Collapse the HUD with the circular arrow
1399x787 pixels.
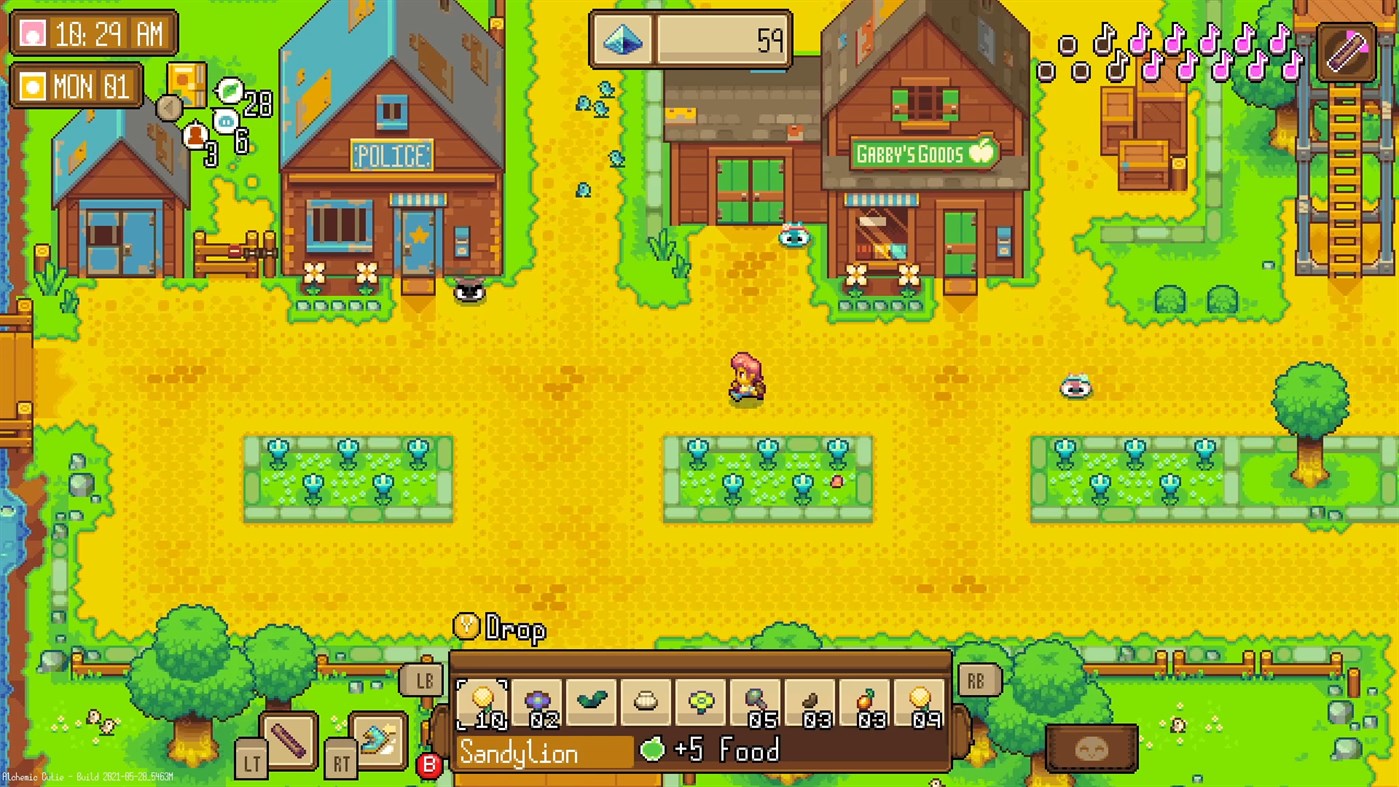(x=168, y=108)
